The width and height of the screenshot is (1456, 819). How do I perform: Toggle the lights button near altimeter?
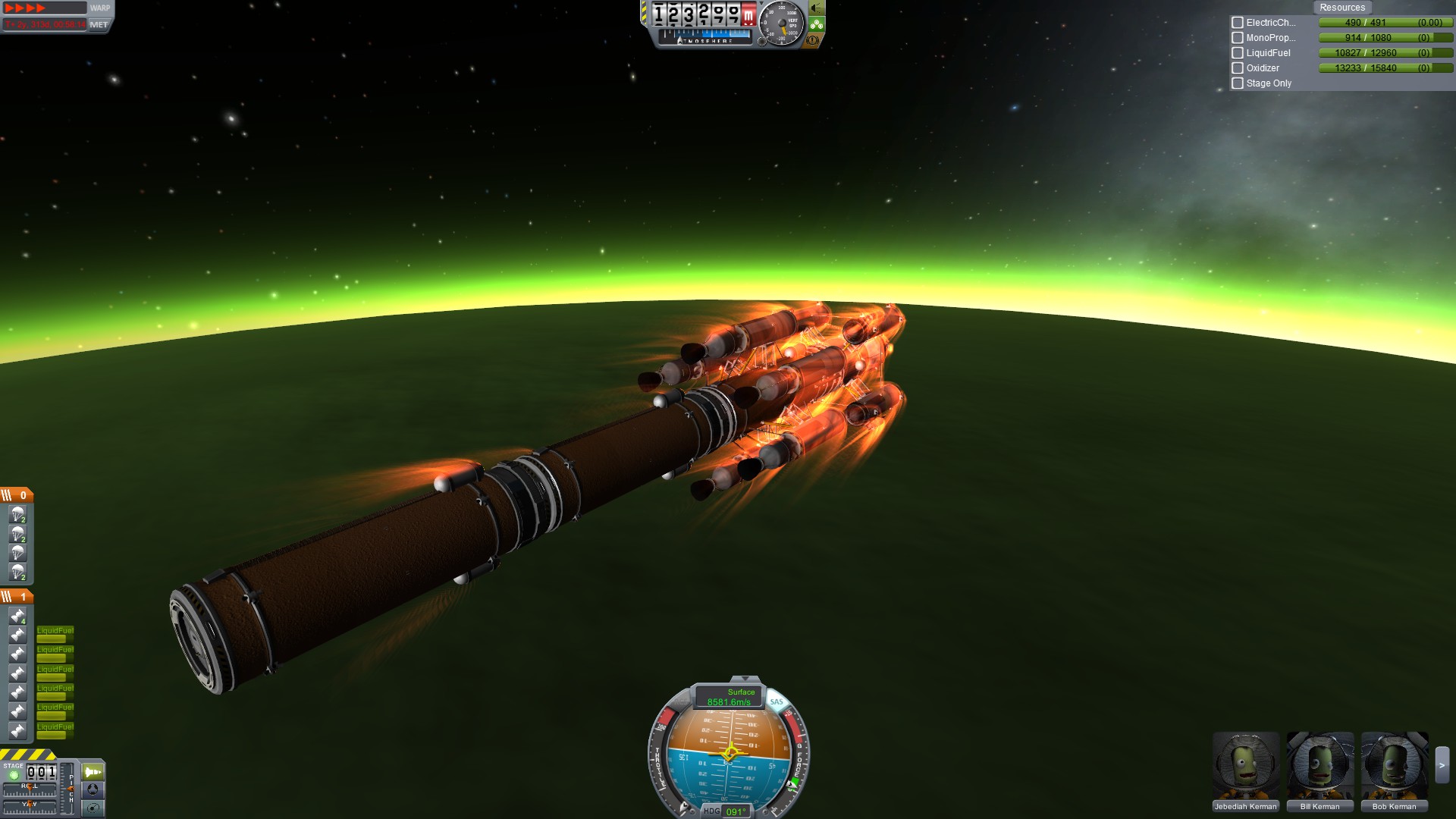click(816, 8)
